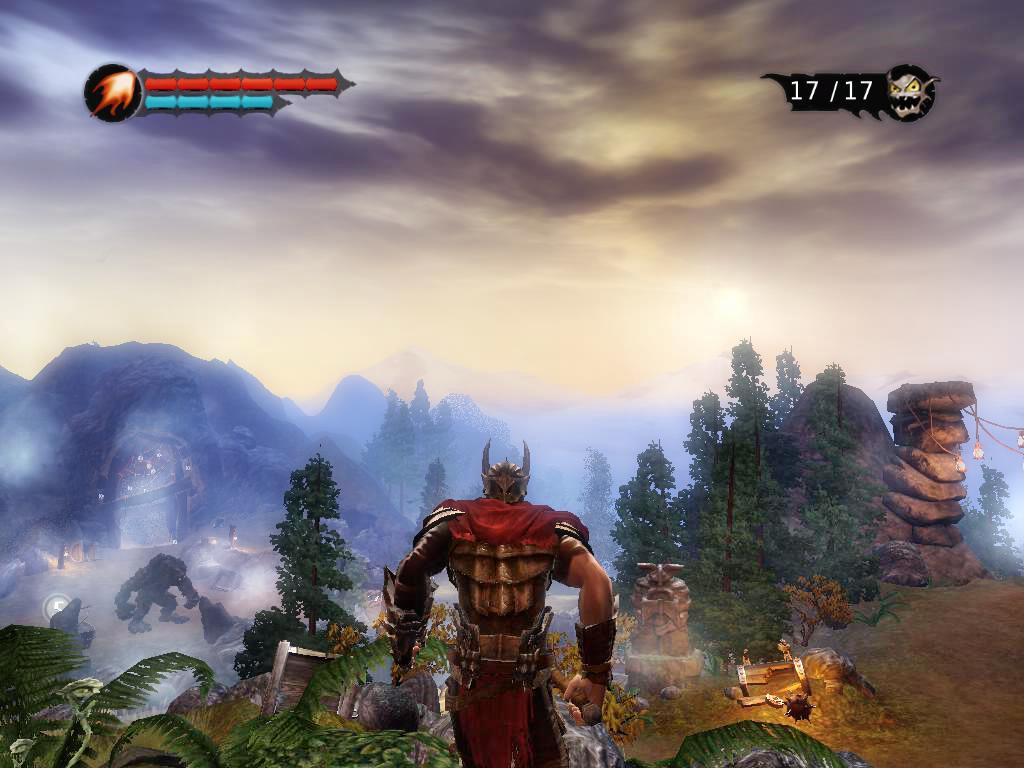Screen dimensions: 1024x768
Task: Click the minion head icon
Action: tap(910, 92)
